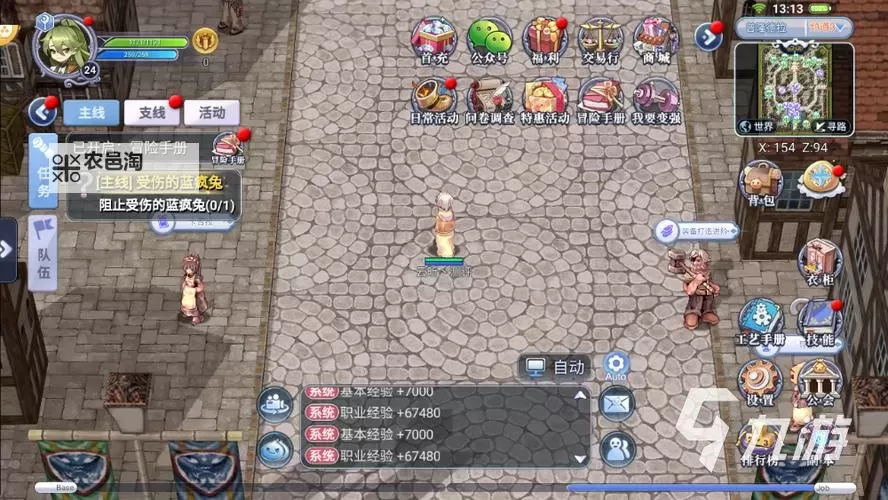
Task: Open the 技能 skills book
Action: (x=818, y=320)
